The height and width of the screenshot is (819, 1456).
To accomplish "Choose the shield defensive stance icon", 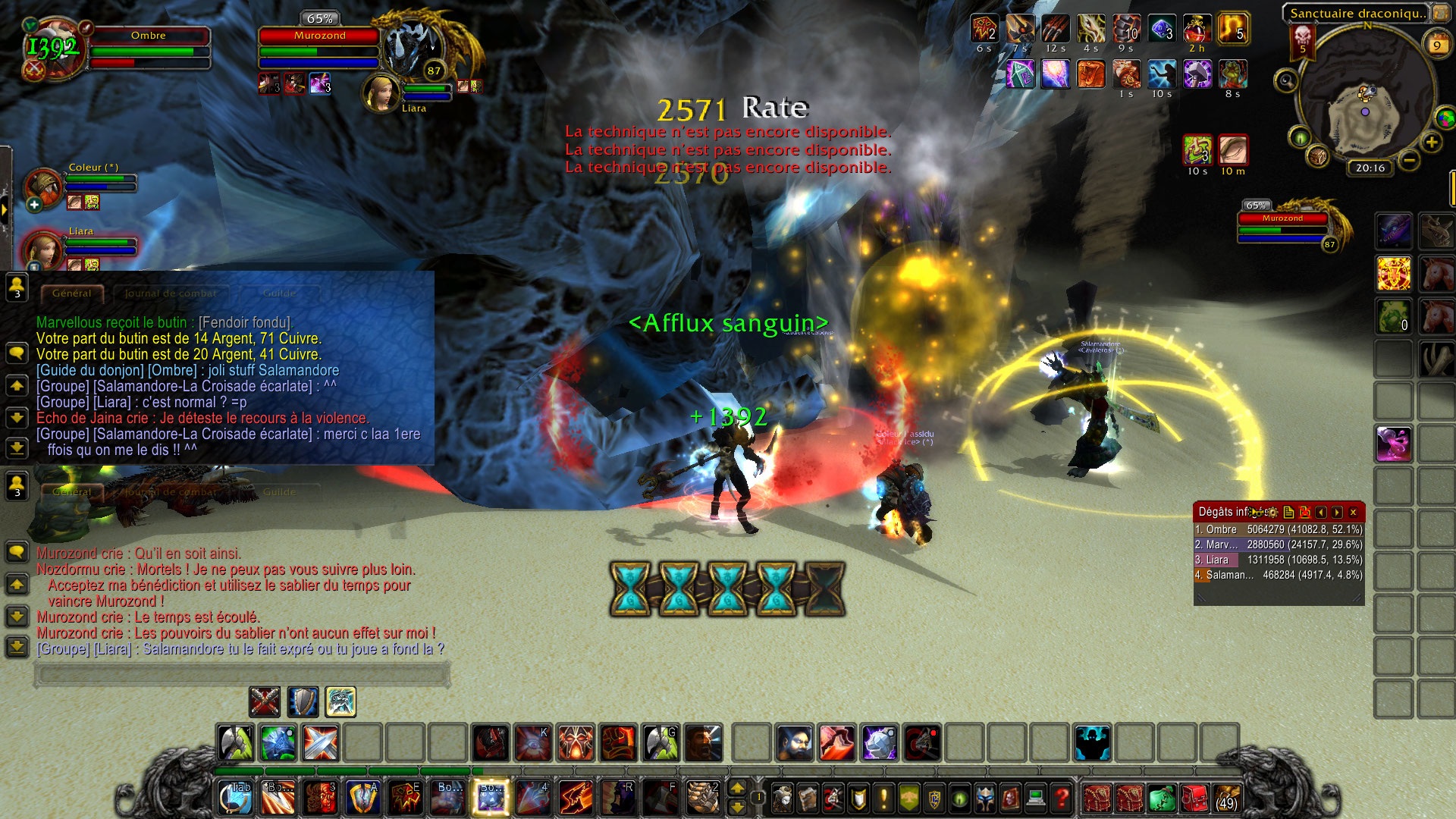I will click(x=303, y=702).
